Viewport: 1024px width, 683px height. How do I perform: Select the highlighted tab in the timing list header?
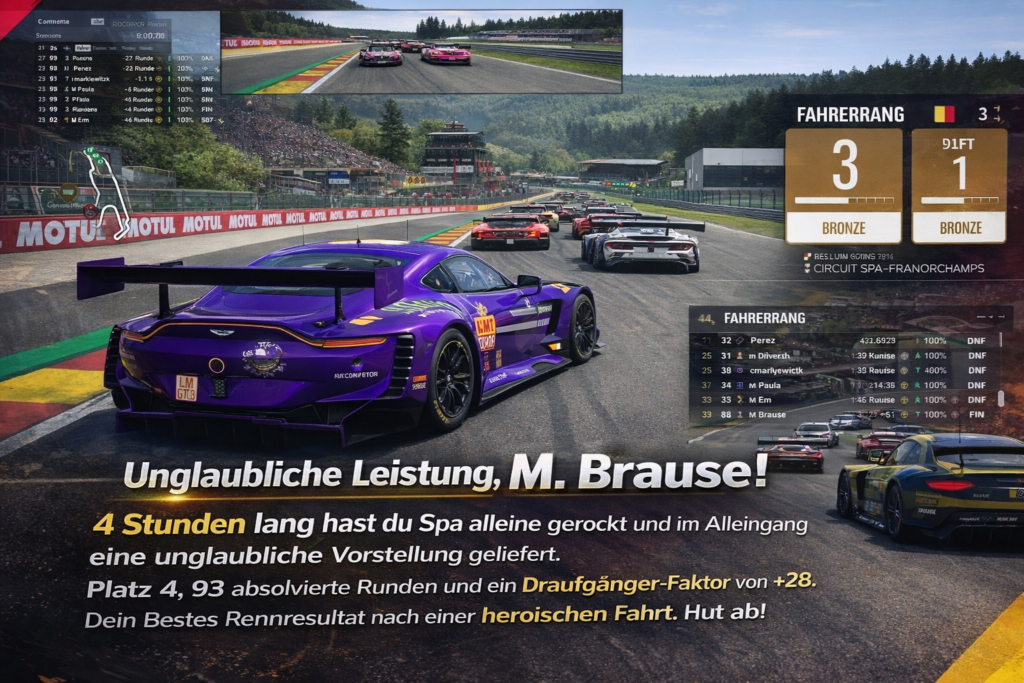82,47
